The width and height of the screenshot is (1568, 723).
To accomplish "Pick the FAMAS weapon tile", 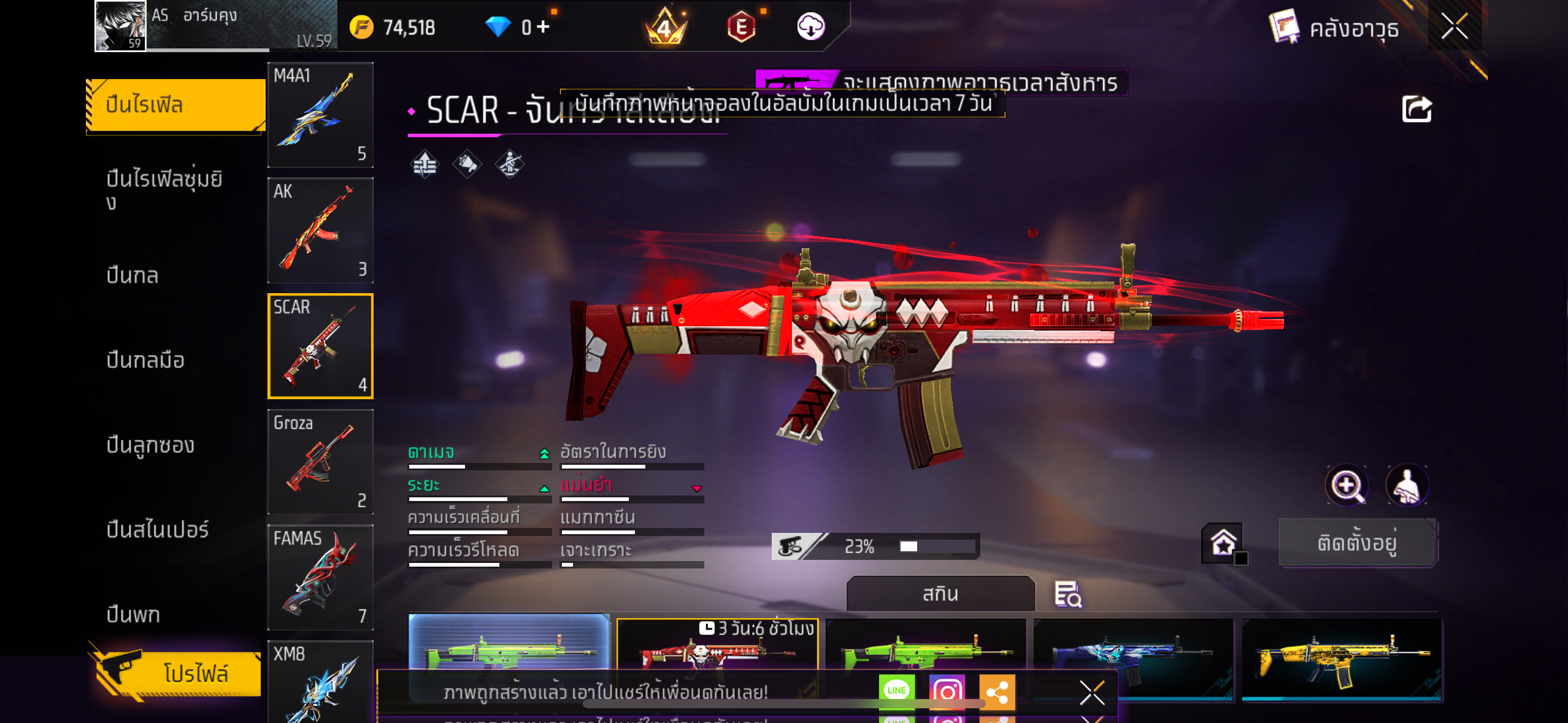I will (320, 577).
